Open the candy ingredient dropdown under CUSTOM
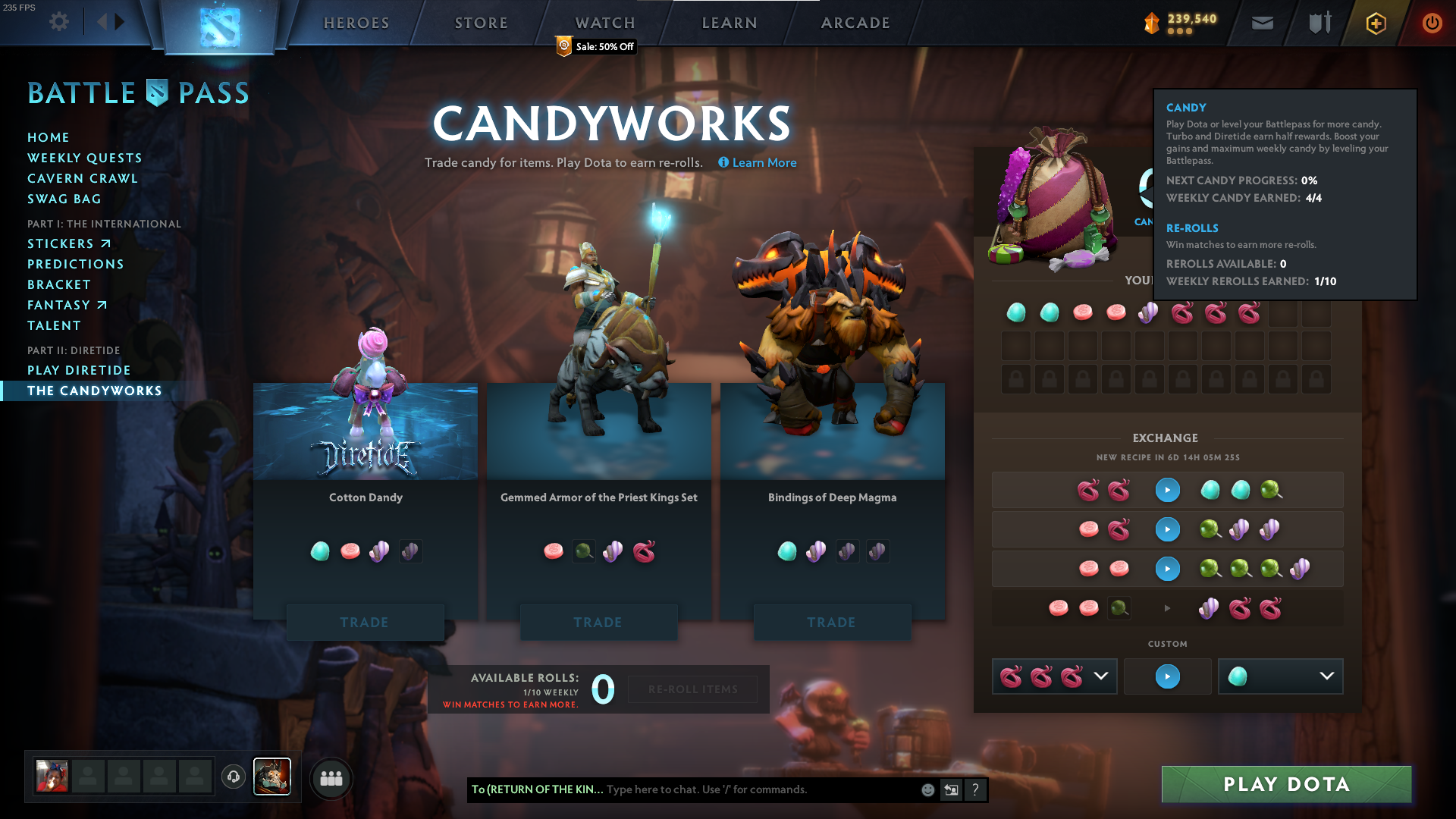The height and width of the screenshot is (819, 1456). tap(1053, 676)
